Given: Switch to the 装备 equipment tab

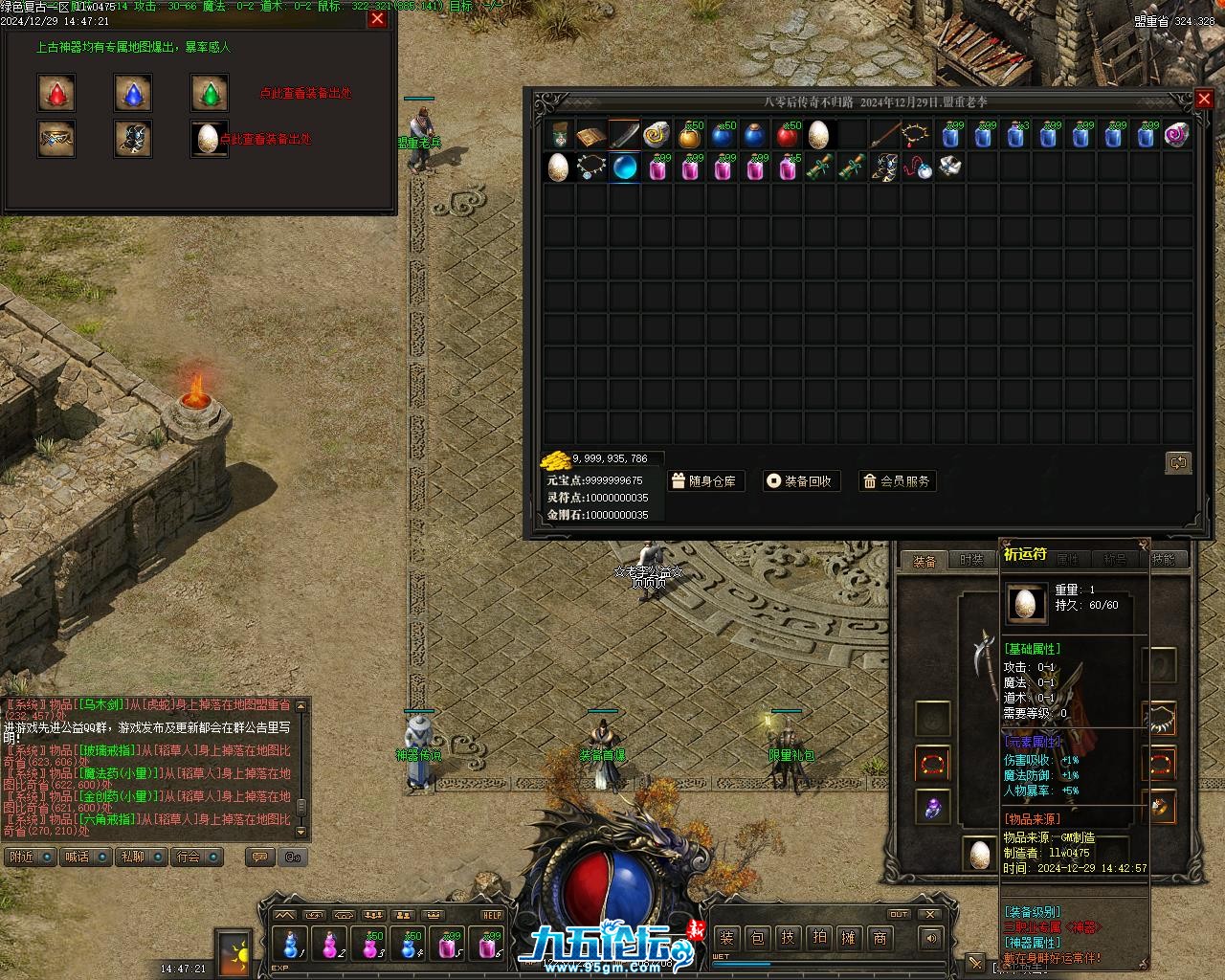Looking at the screenshot, I should click(x=924, y=561).
